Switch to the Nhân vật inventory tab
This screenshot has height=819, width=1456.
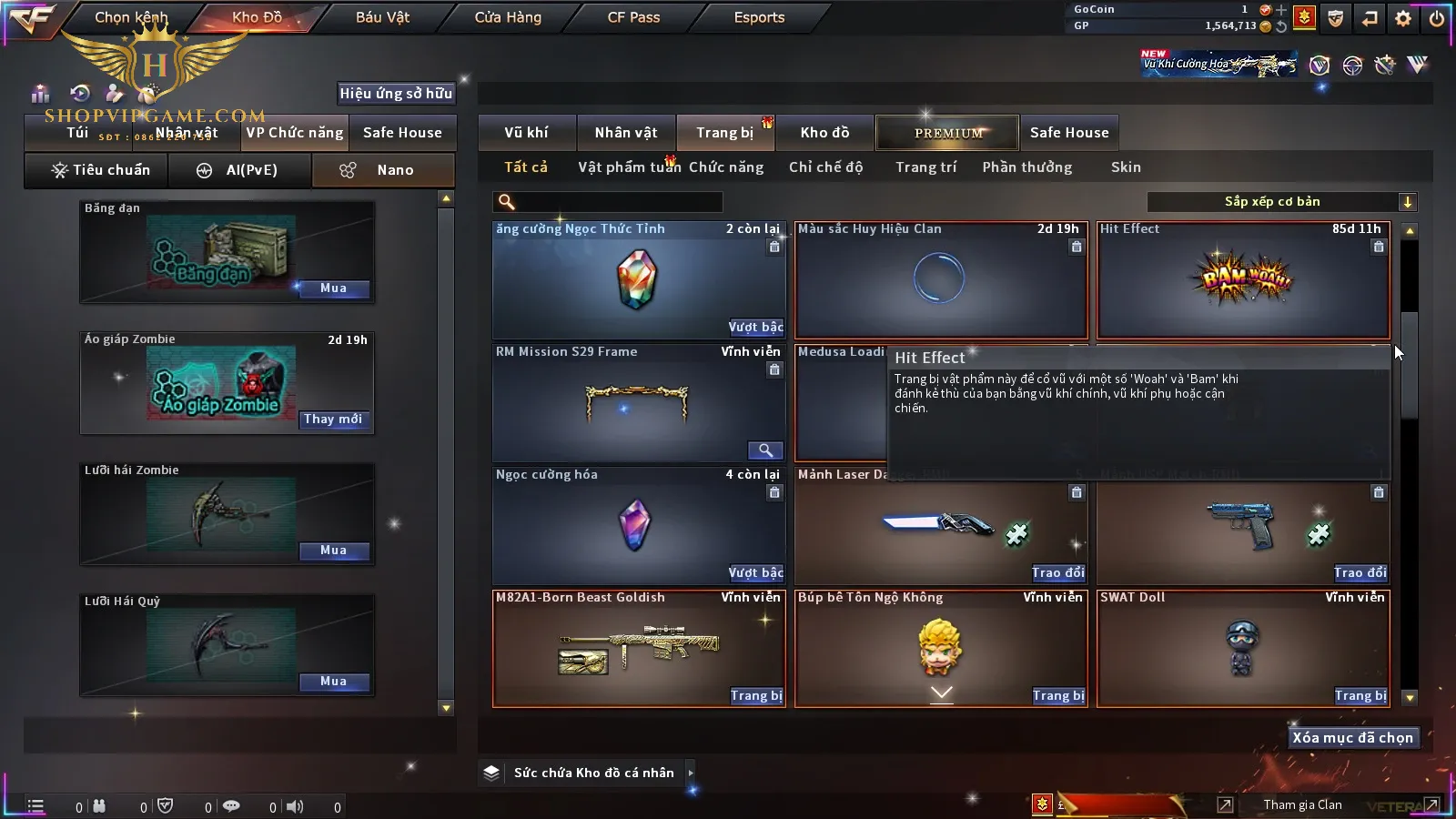tap(626, 133)
